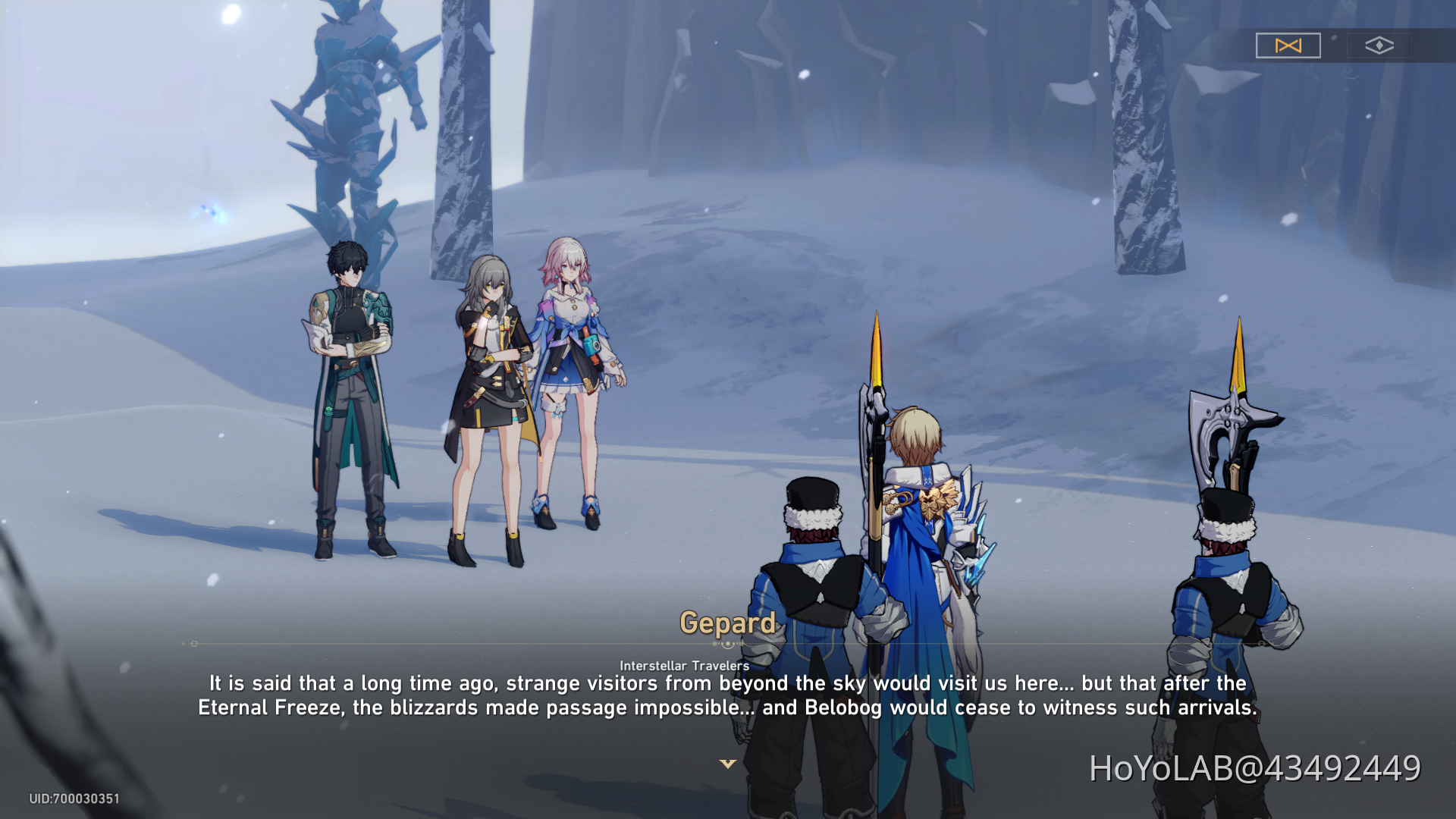The height and width of the screenshot is (819, 1456).
Task: Click the orange bowtie auto-advance icon
Action: point(1288,45)
